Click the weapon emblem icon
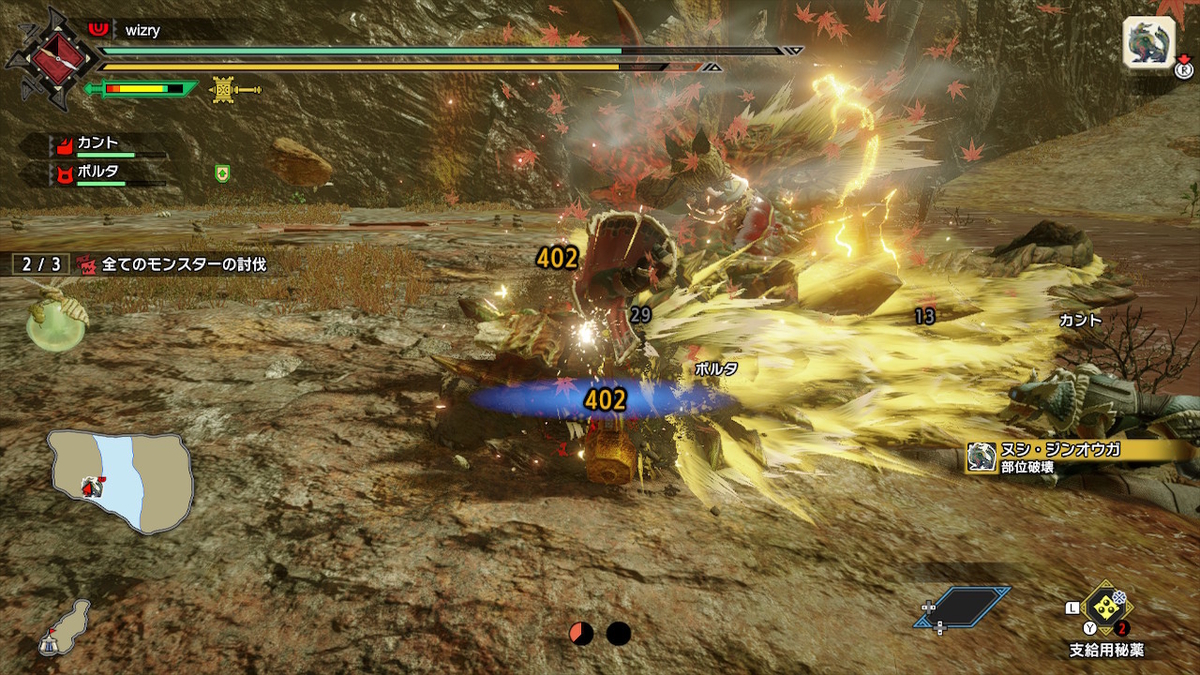This screenshot has height=675, width=1200. click(x=43, y=55)
